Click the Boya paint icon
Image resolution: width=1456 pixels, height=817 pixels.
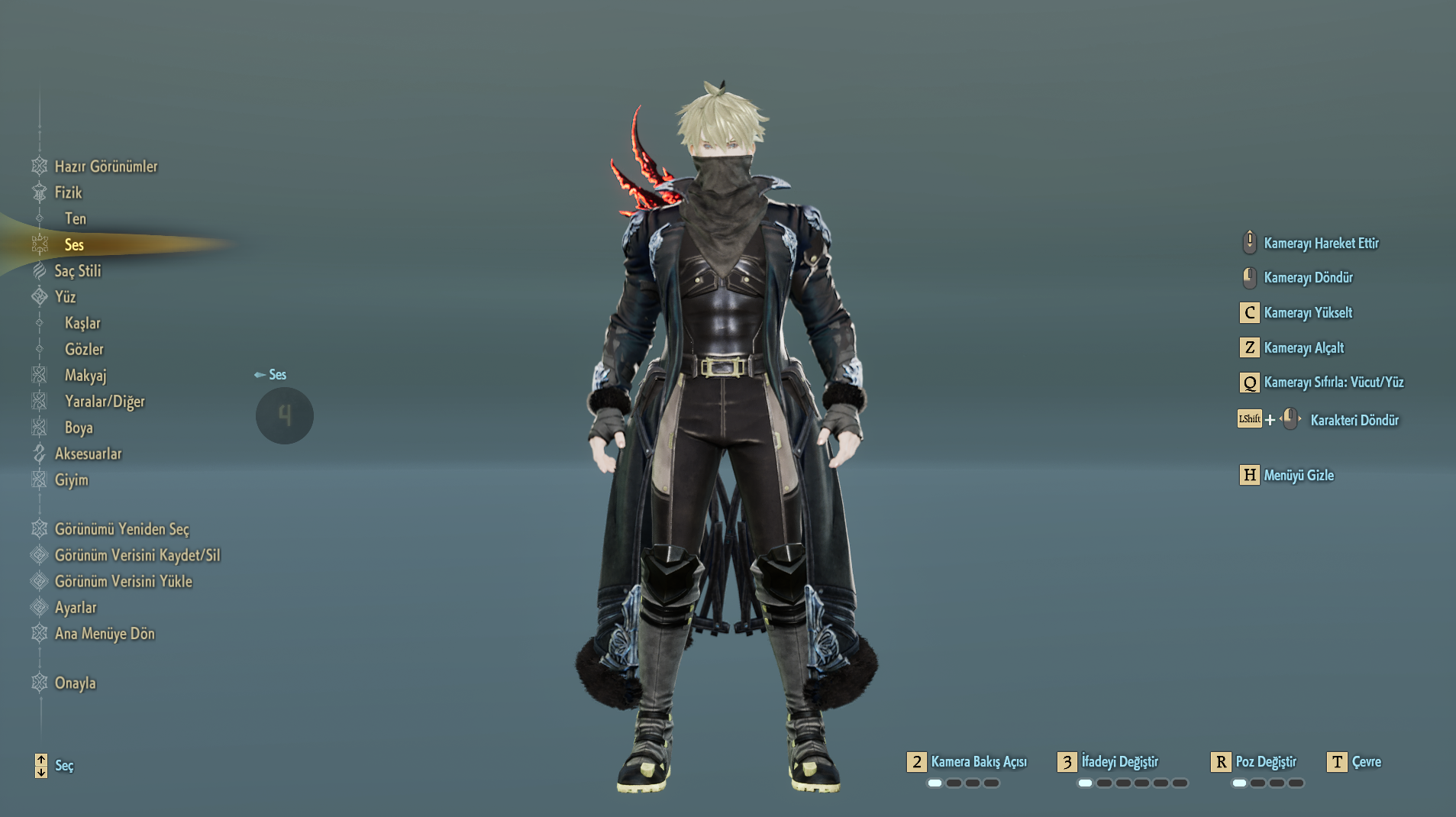[x=39, y=428]
